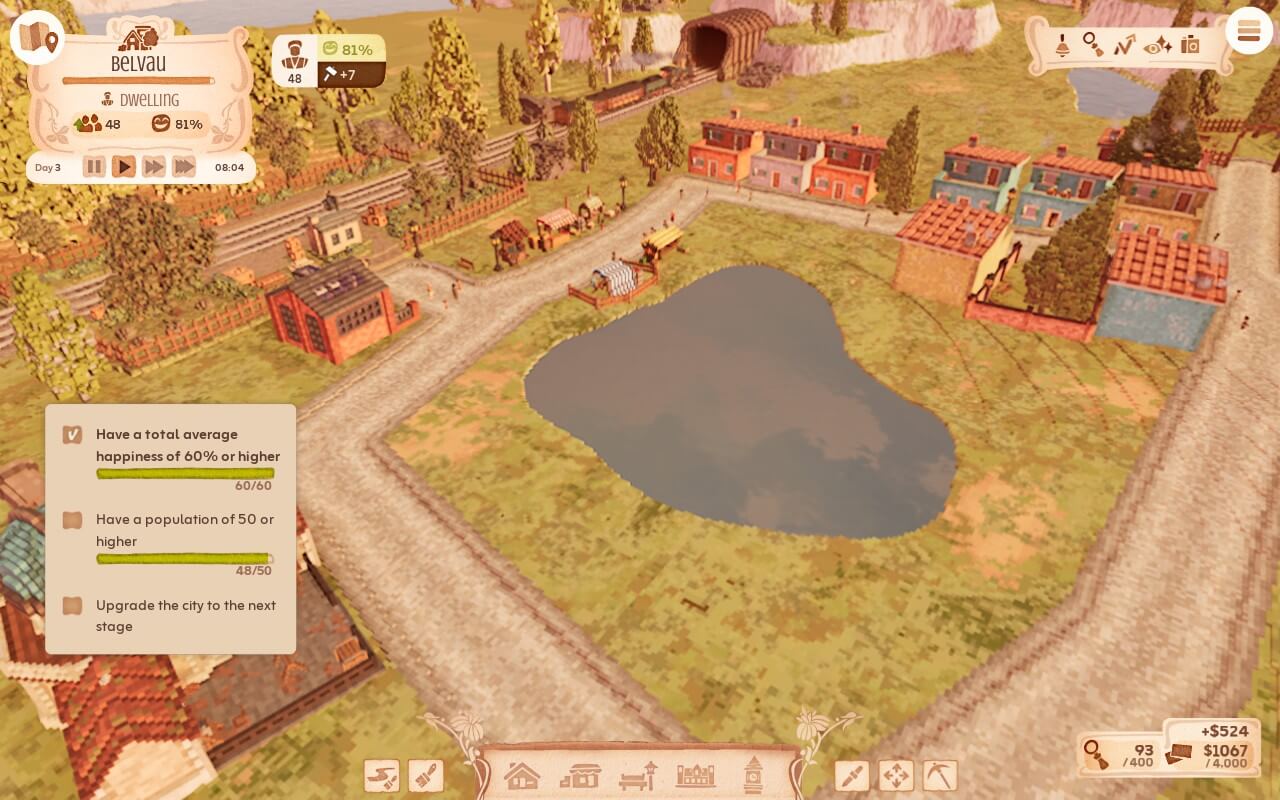Open the bench and lamp decorations category
Screen dimensions: 1280x800
click(638, 775)
